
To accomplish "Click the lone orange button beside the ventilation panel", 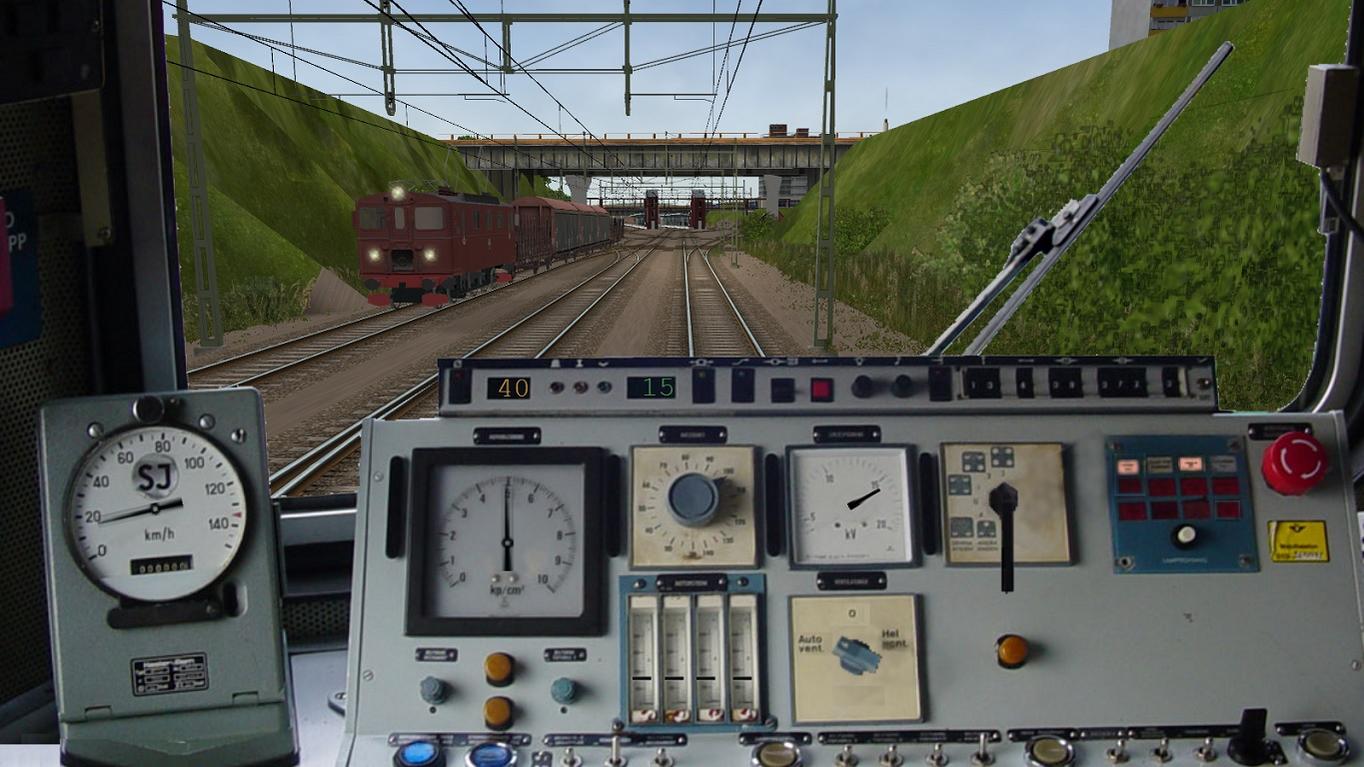I will click(x=1012, y=651).
